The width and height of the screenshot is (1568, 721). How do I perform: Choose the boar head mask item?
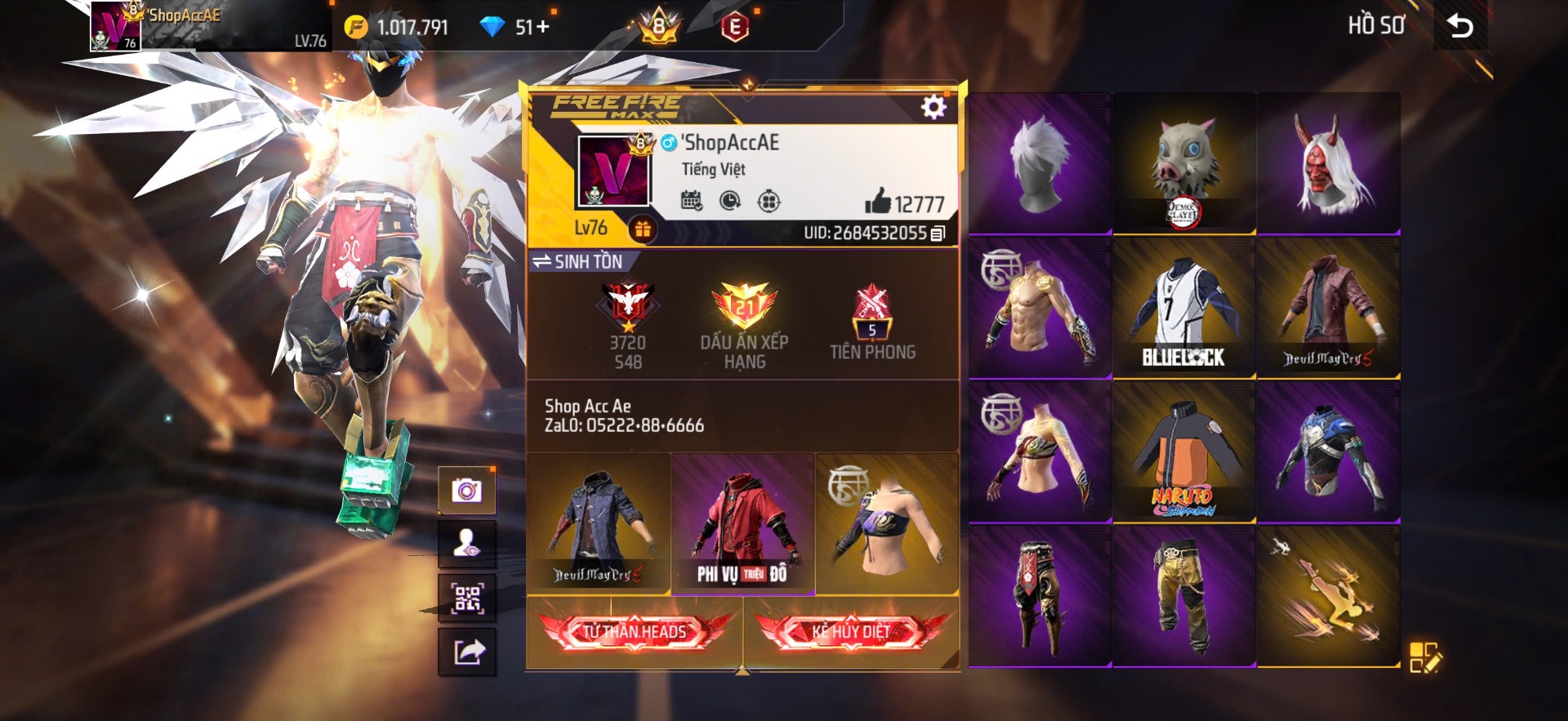1183,163
